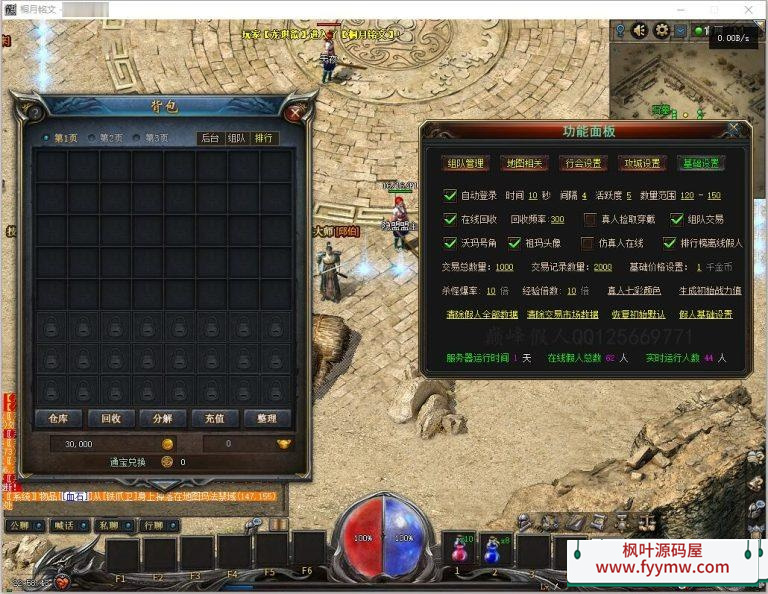Close the 功能面板 function panel

click(x=734, y=129)
